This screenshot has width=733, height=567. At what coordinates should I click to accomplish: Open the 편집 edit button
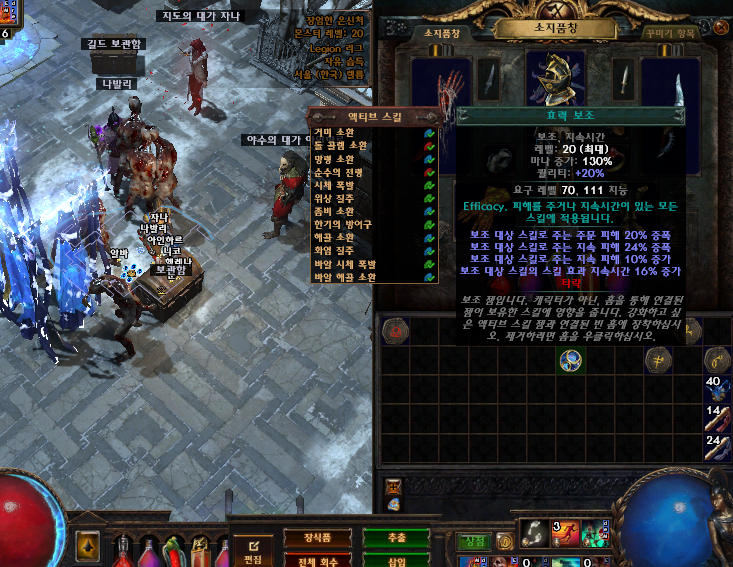point(253,551)
